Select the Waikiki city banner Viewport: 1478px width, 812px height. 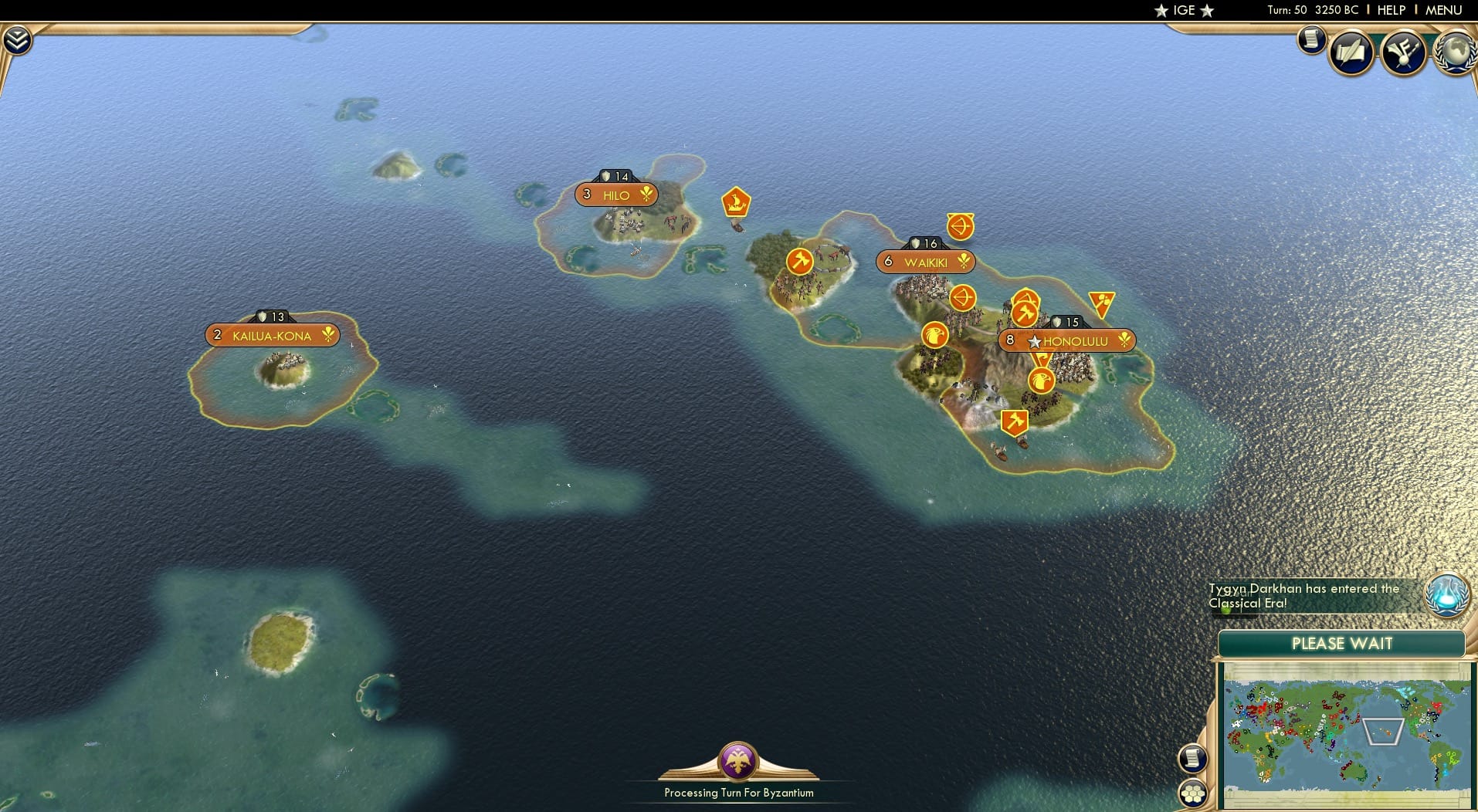[925, 262]
